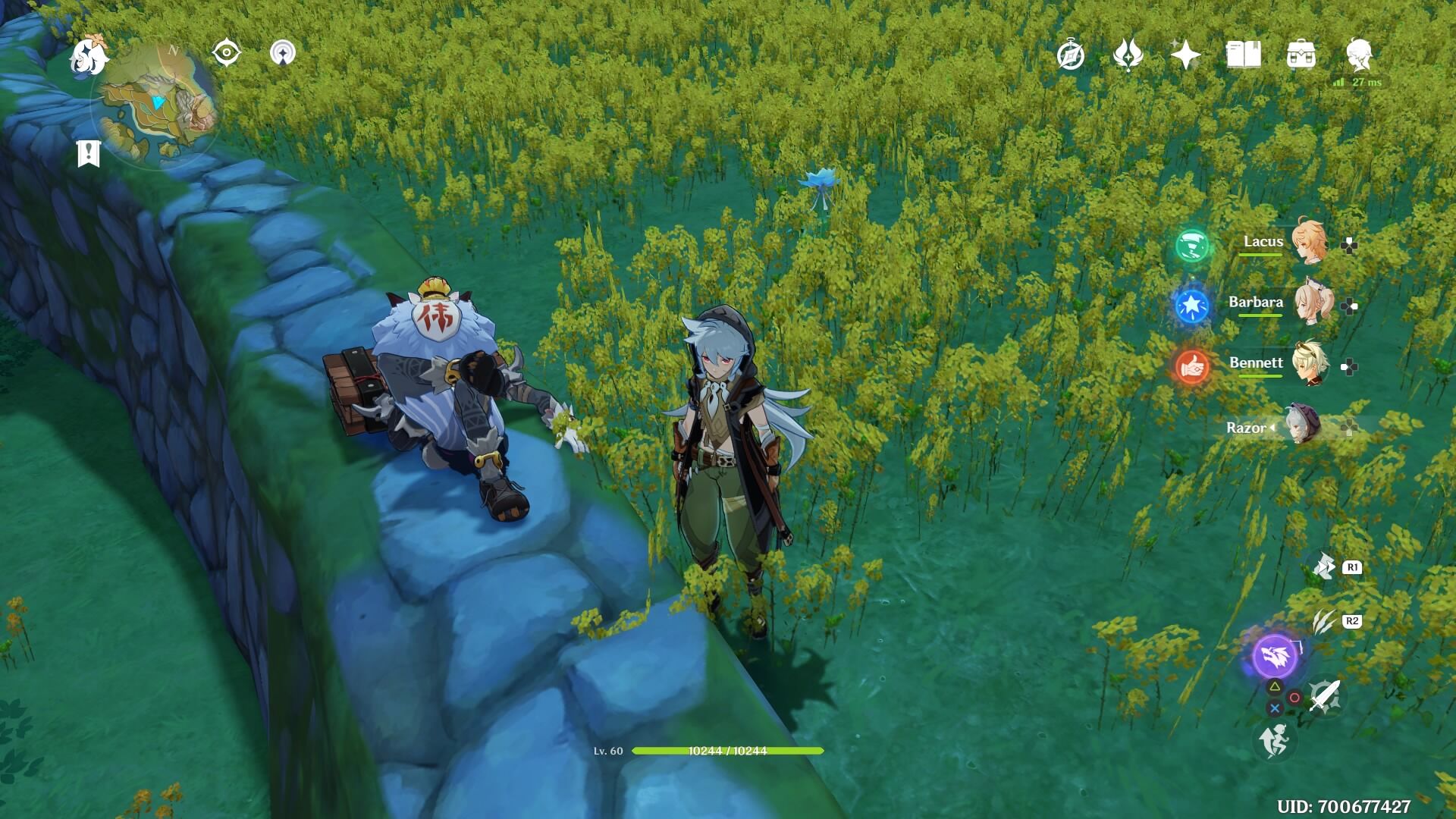Use the sword normal attack icon
This screenshot has height=819, width=1456.
click(1324, 696)
